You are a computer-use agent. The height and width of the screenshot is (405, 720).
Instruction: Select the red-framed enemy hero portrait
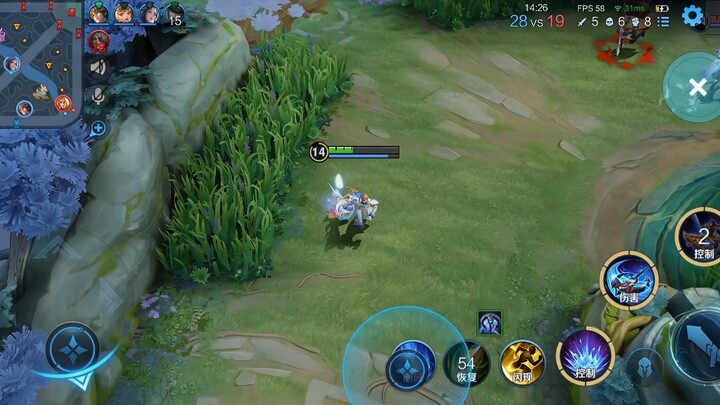[x=98, y=41]
